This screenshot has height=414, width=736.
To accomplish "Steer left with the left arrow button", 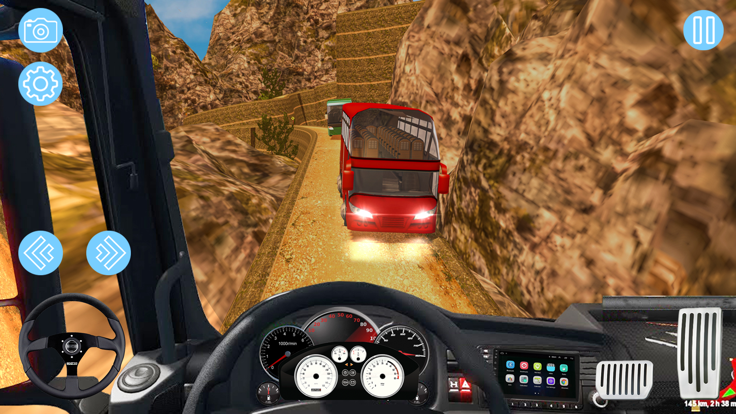I will pyautogui.click(x=40, y=253).
